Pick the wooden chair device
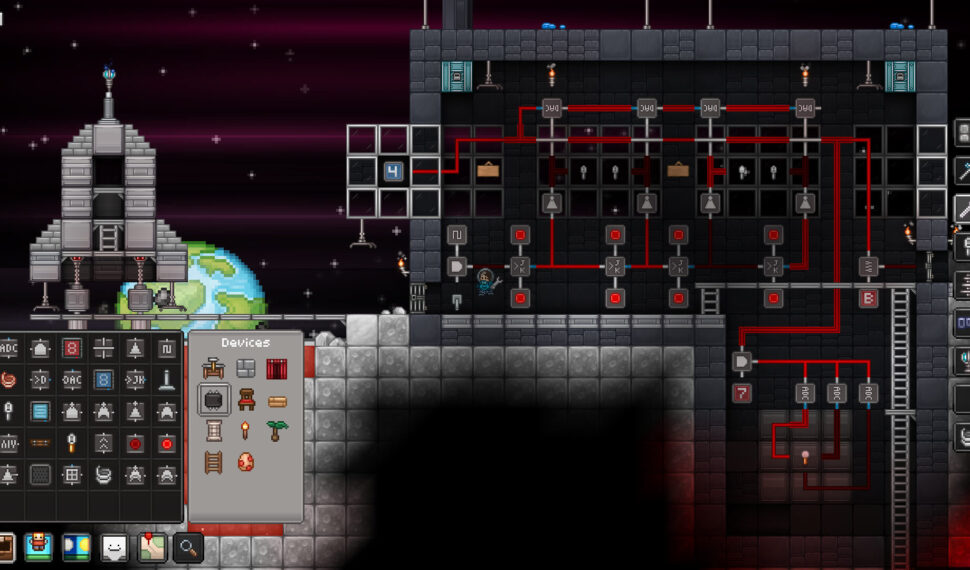 246,400
